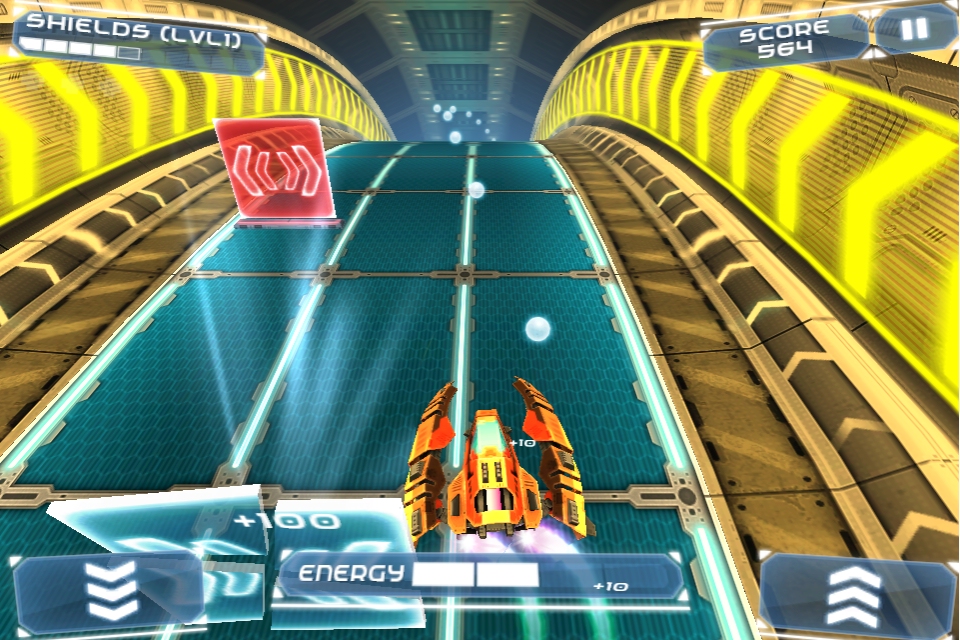Tap the upward chevrons boost button
960x640 pixels.
(x=854, y=594)
